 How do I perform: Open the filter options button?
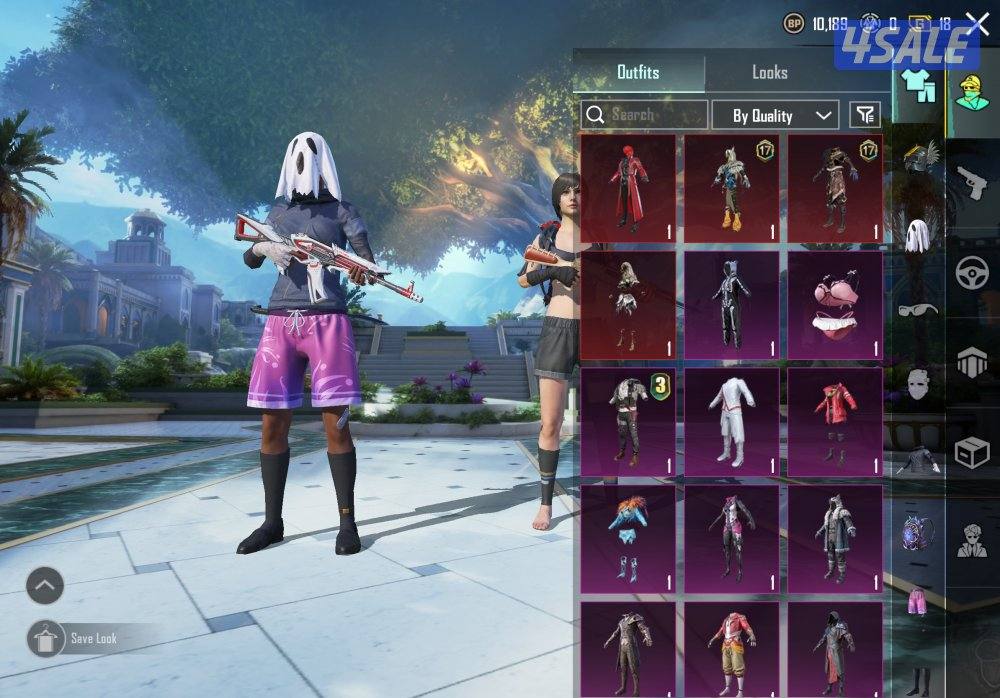[865, 115]
